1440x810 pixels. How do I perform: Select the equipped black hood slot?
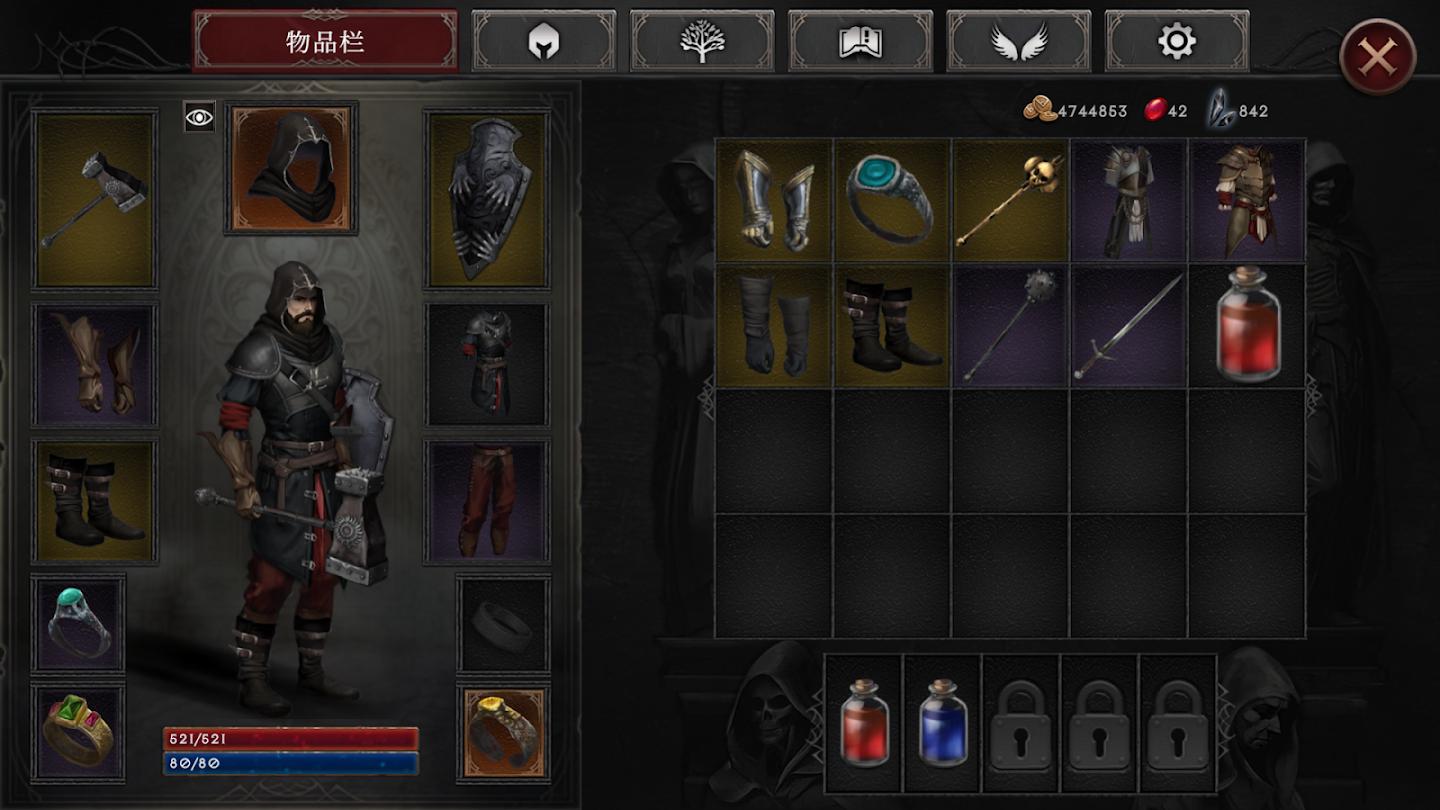[291, 168]
